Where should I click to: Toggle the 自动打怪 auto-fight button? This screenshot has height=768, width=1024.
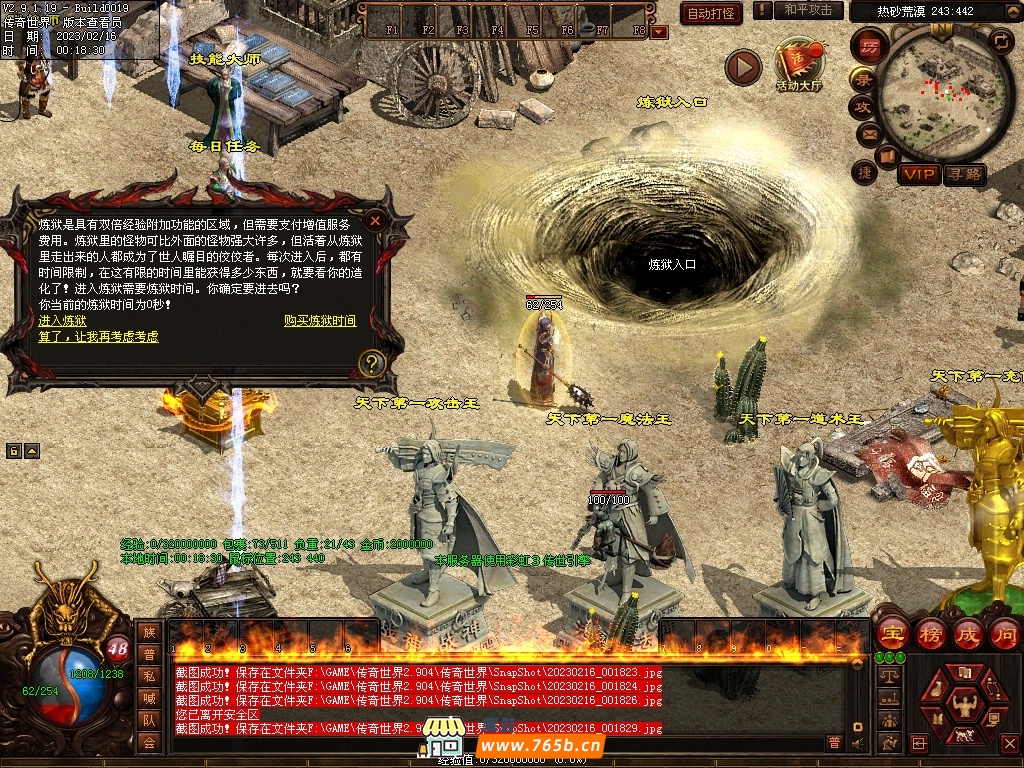711,13
